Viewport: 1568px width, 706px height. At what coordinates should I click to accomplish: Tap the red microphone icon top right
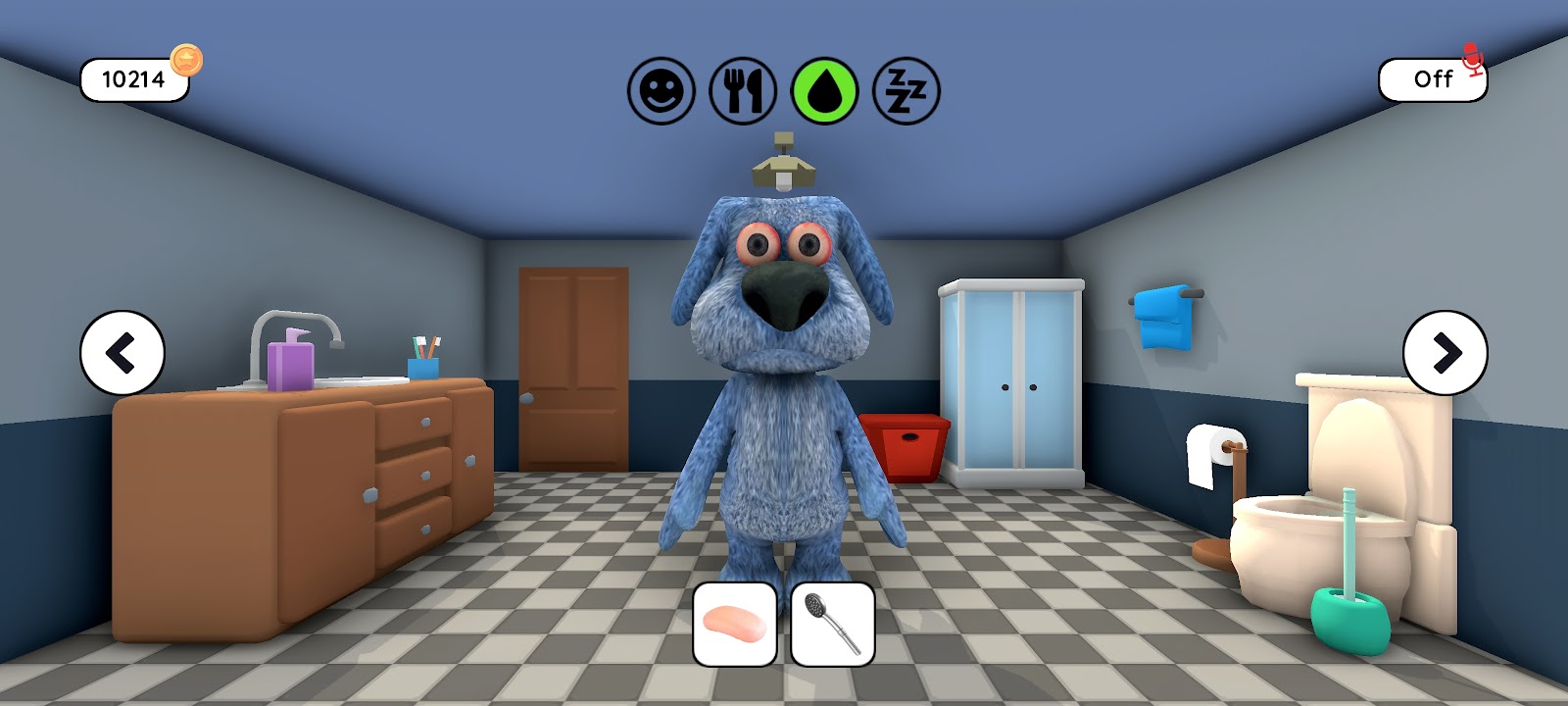(x=1471, y=57)
